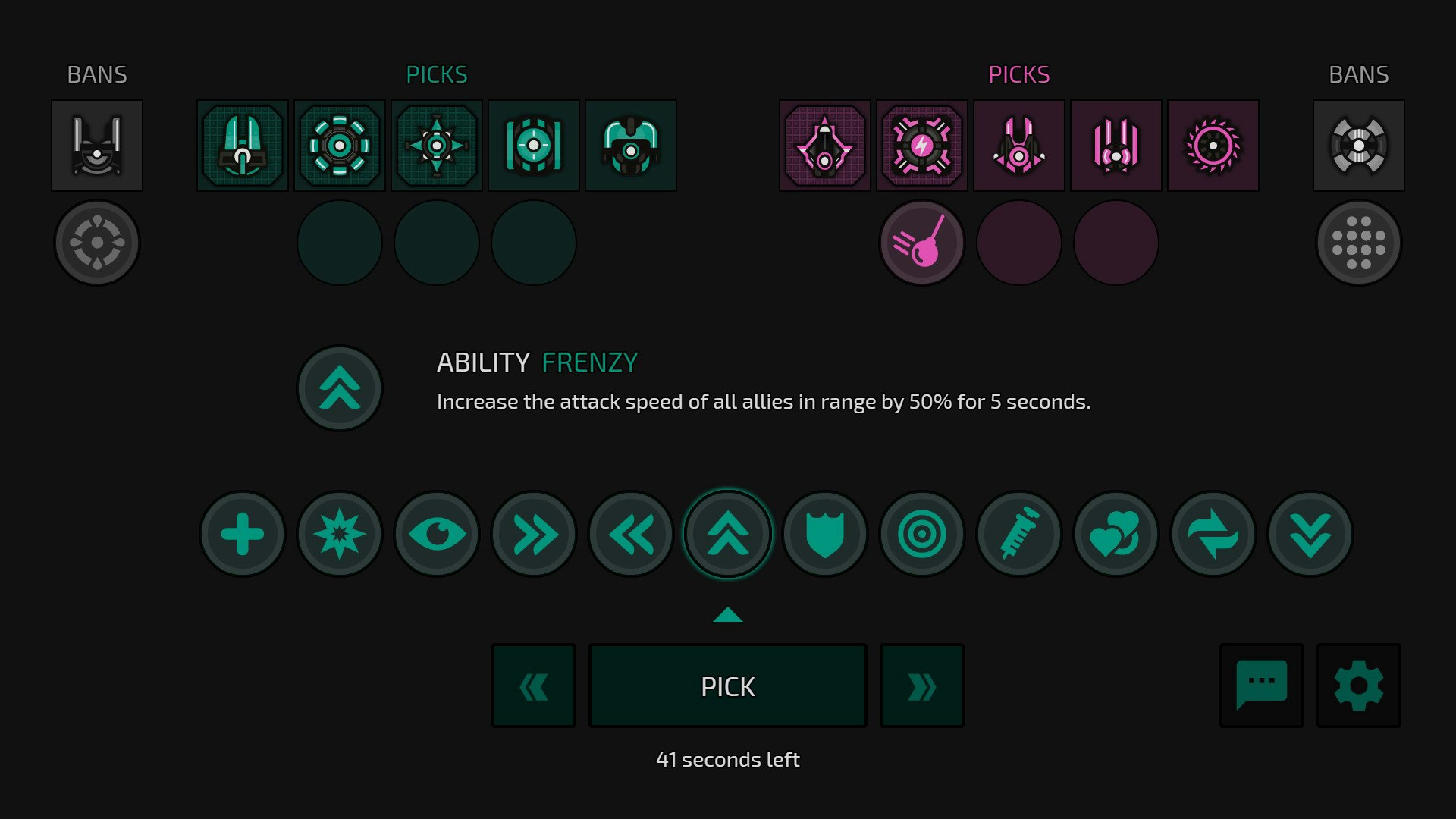Select the eye vision ability
Image resolution: width=1456 pixels, height=819 pixels.
(x=436, y=533)
